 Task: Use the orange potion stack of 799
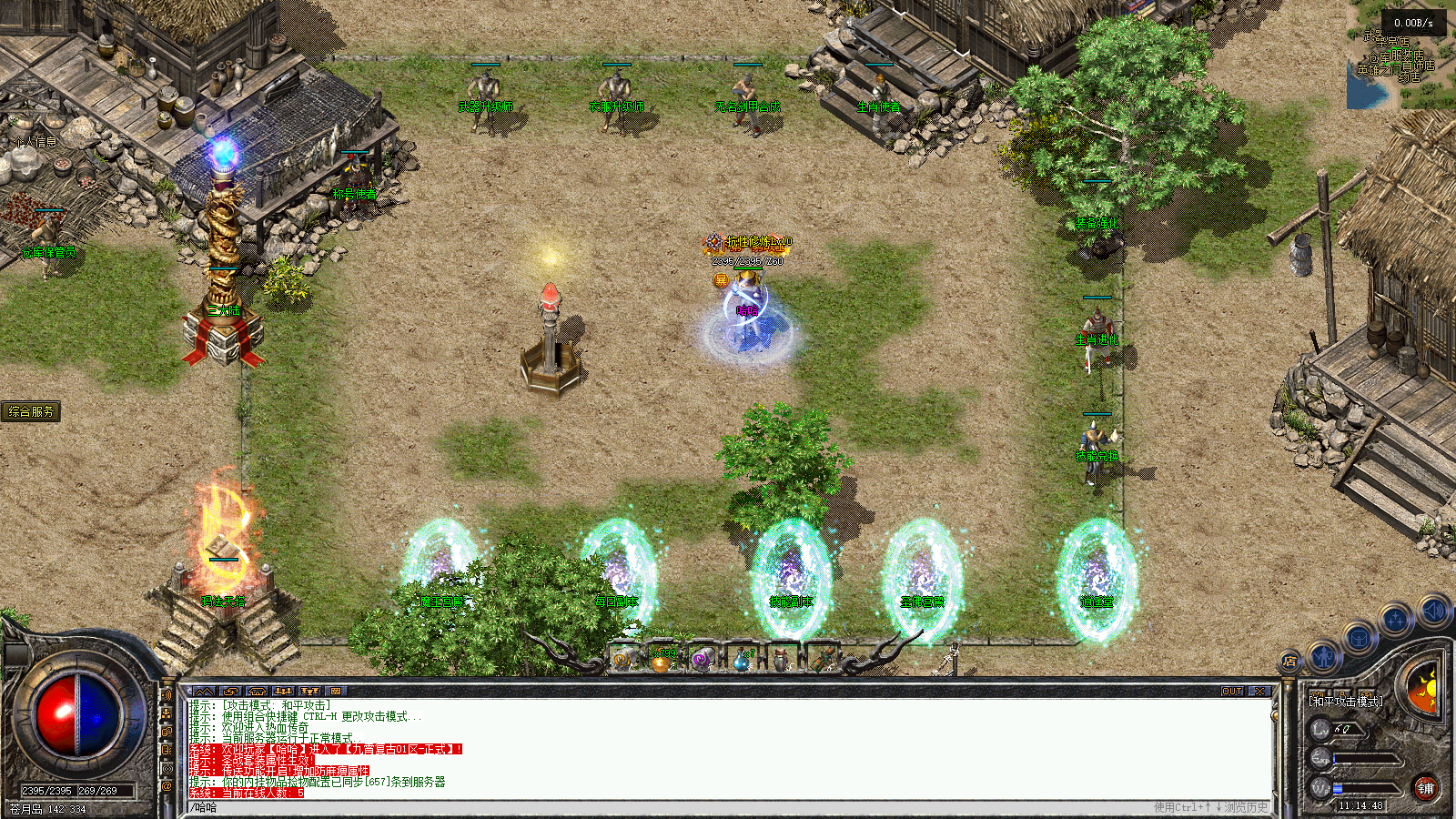662,660
